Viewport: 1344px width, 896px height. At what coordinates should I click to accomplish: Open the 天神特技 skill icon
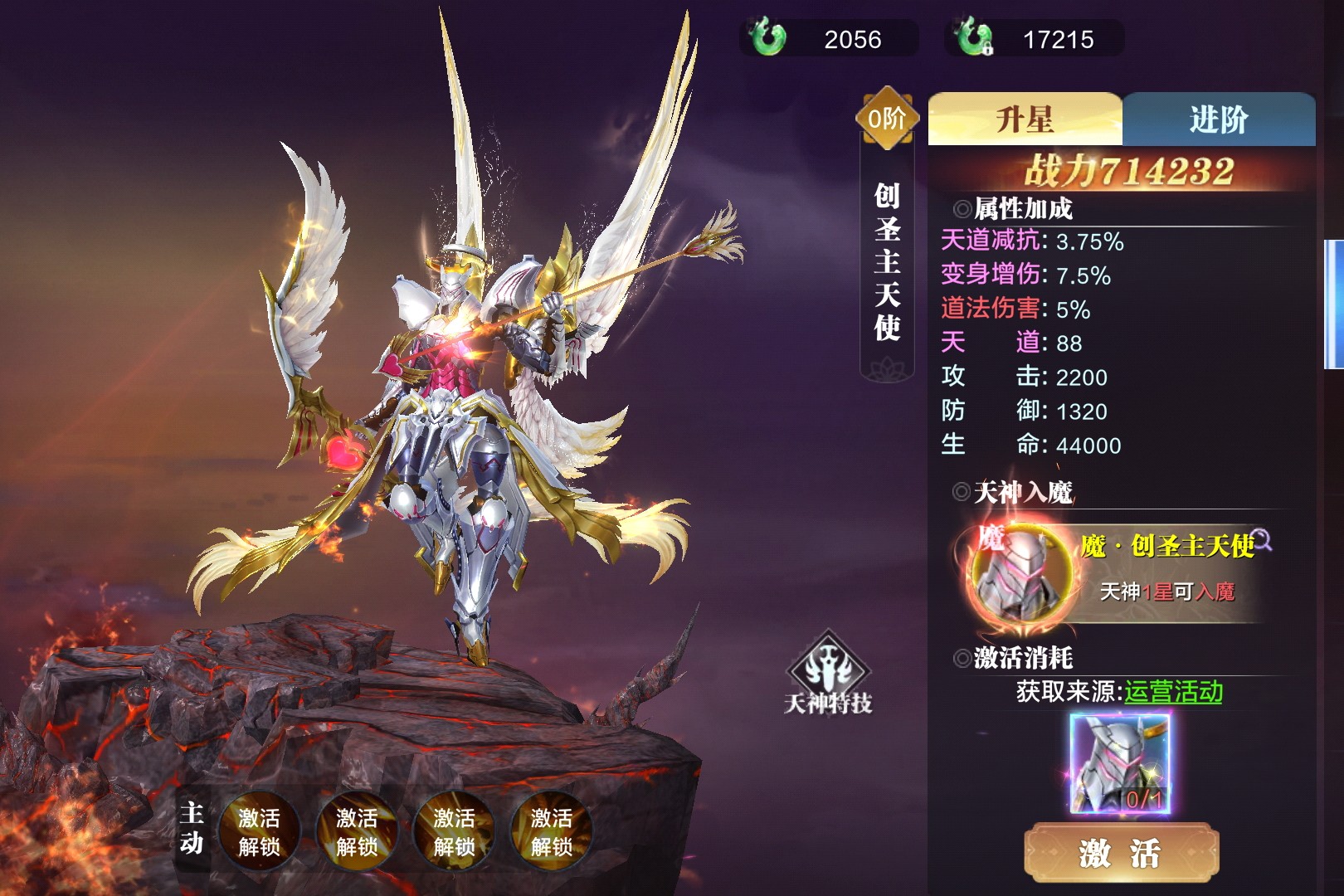(828, 674)
